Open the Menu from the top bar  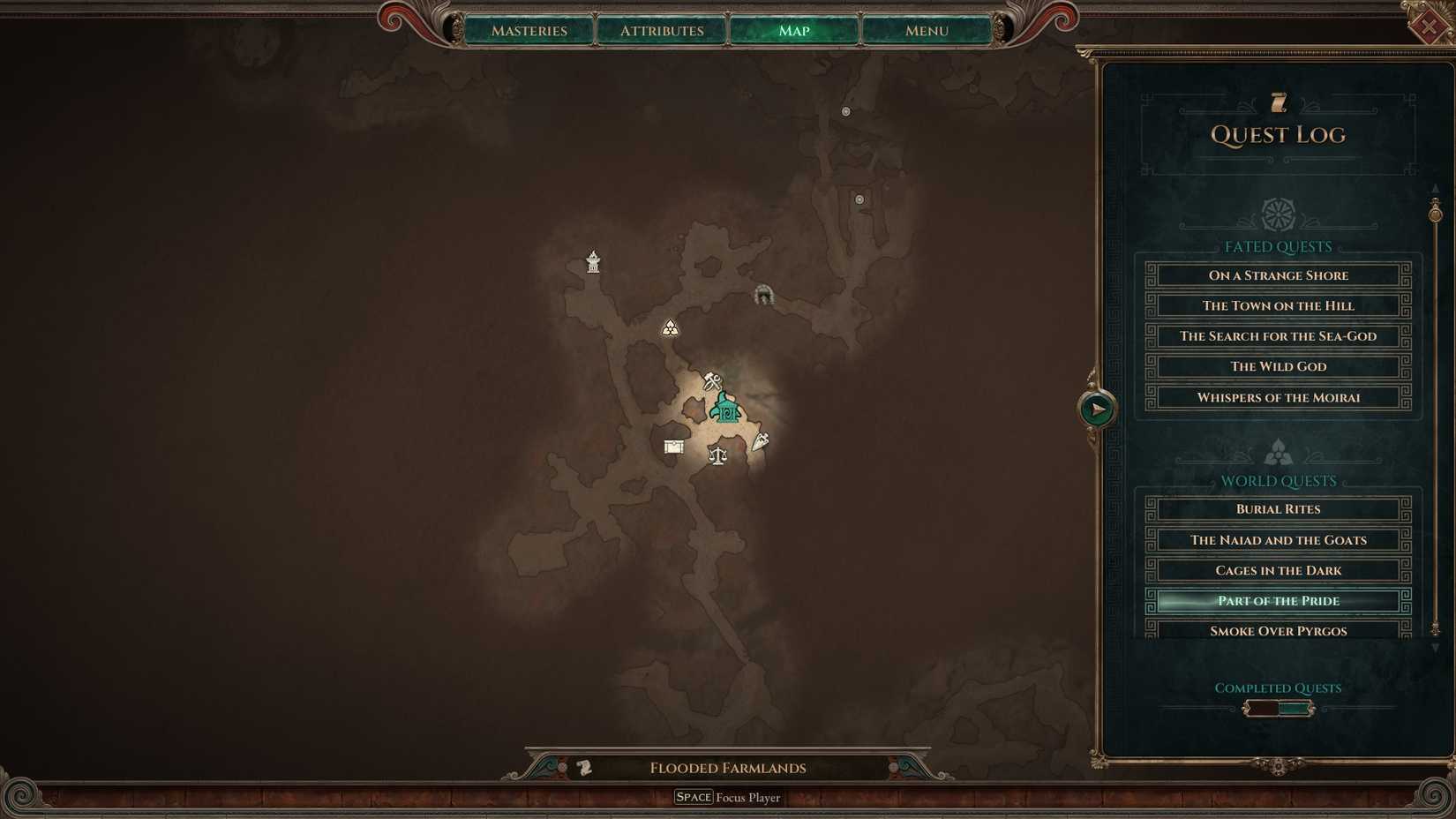point(926,30)
